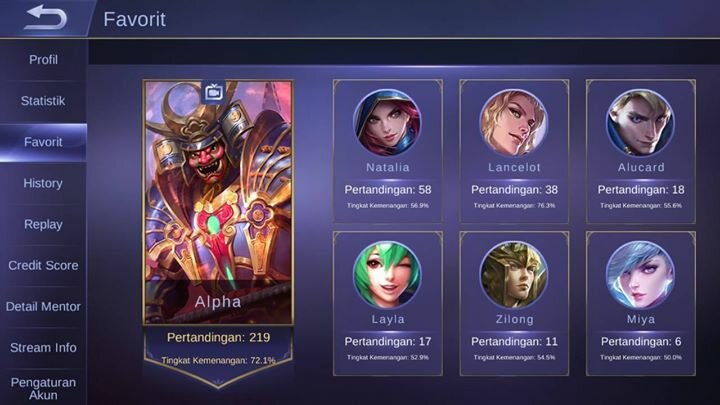Tap the TV icon above Alpha
This screenshot has width=720, height=405.
pyautogui.click(x=214, y=92)
